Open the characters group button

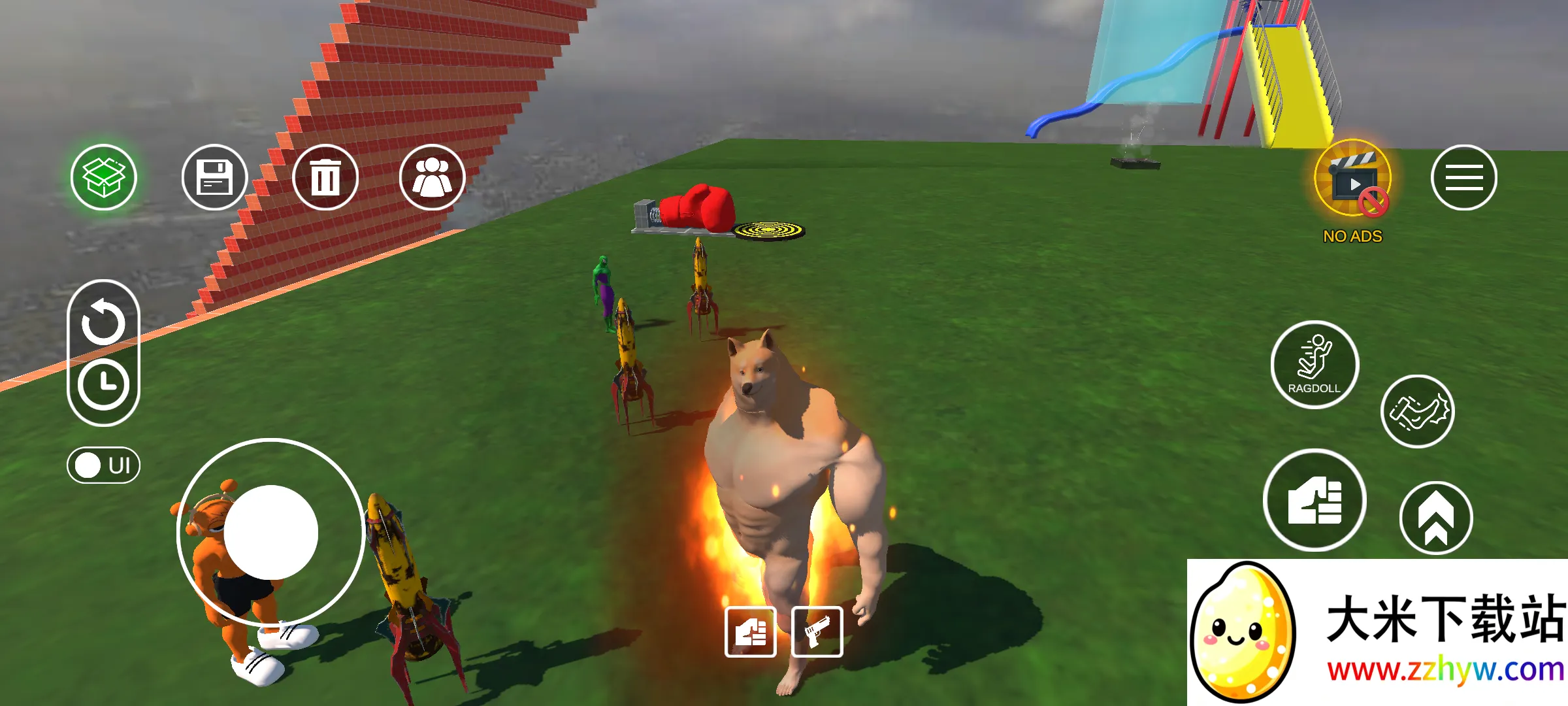pyautogui.click(x=432, y=177)
